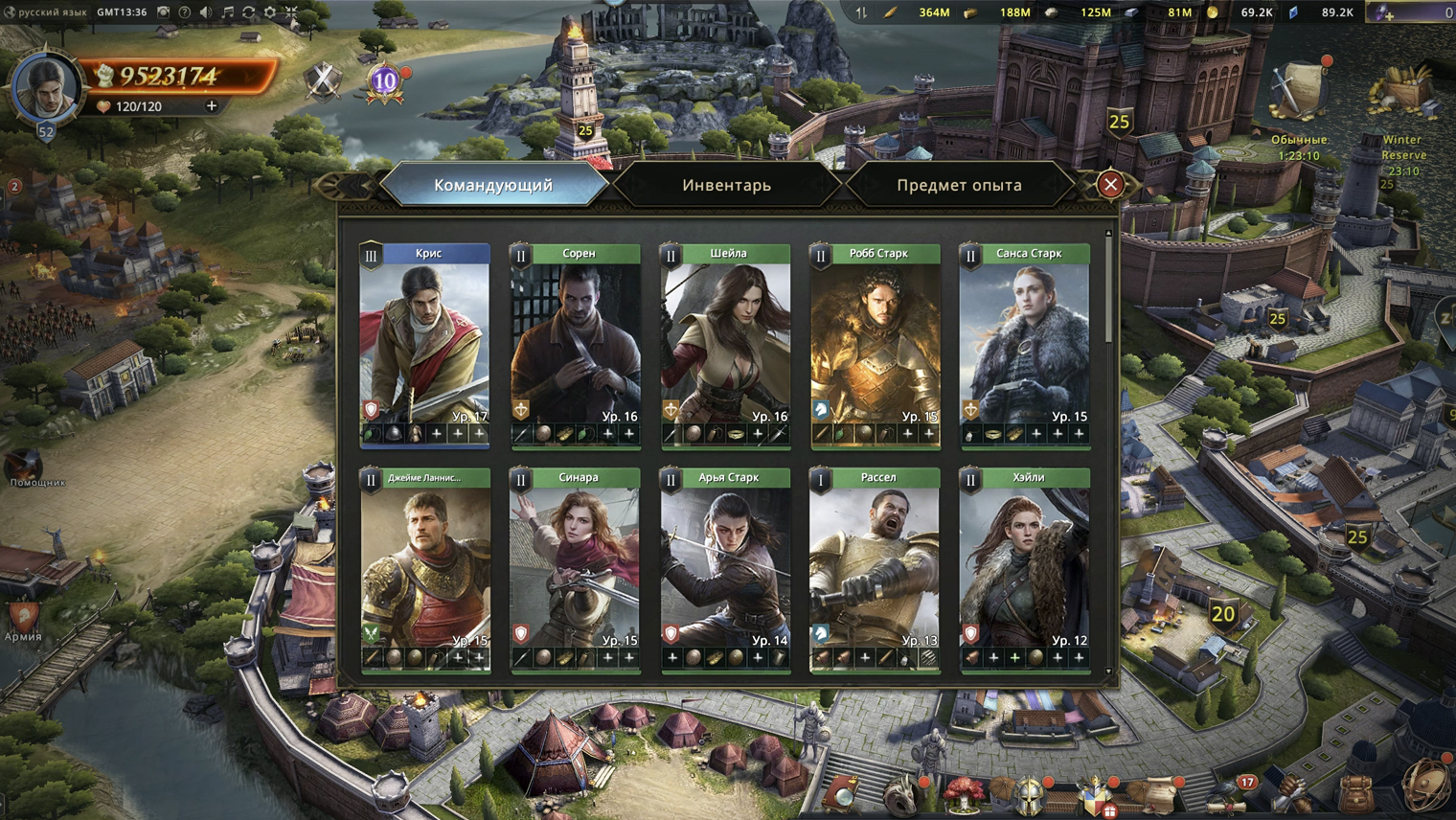This screenshot has height=820, width=1456.
Task: Open the crossed swords battle icon
Action: [x=323, y=80]
